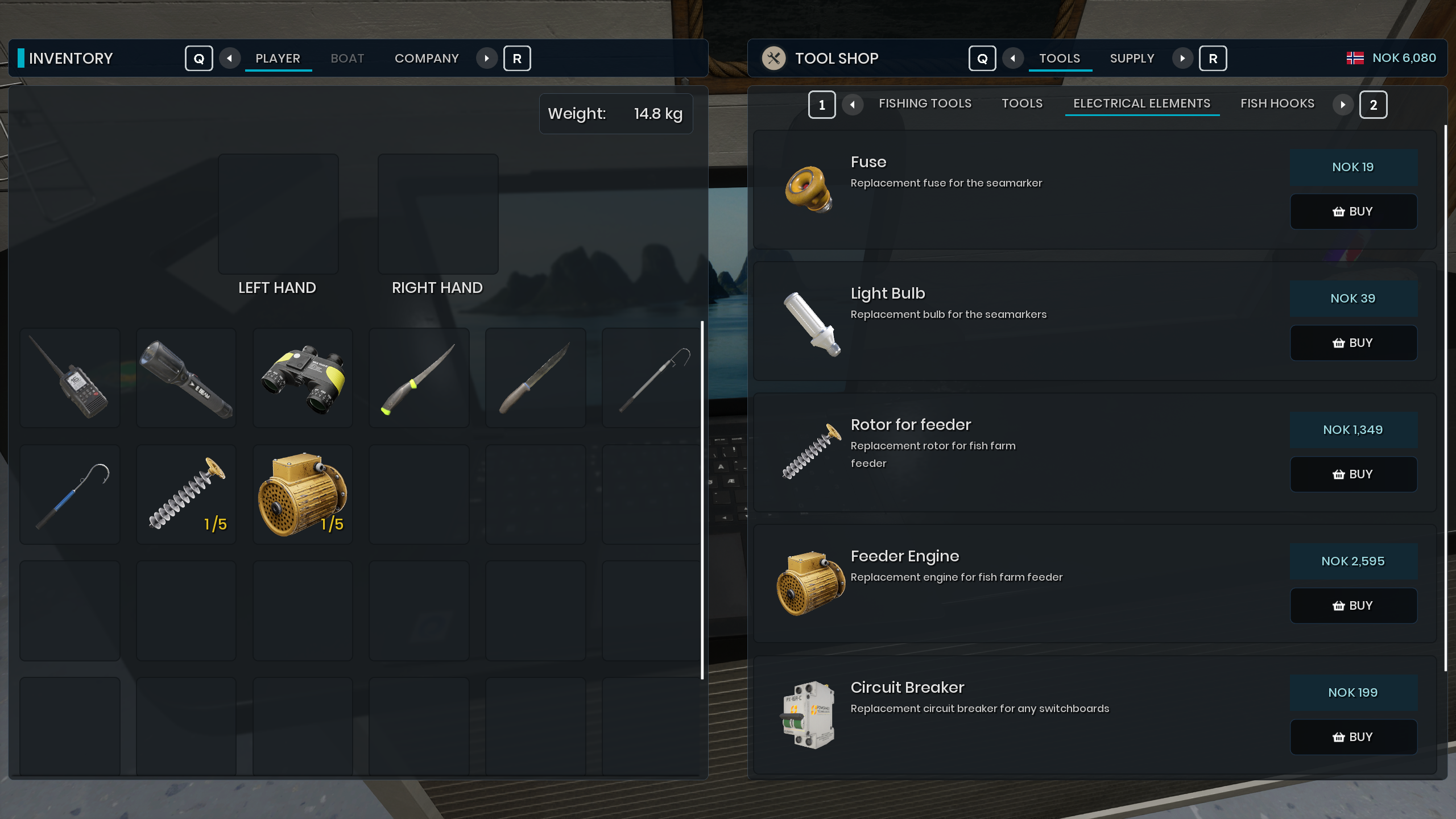Screen dimensions: 1456x819
Task: Select the Player inventory tab
Action: (278, 59)
